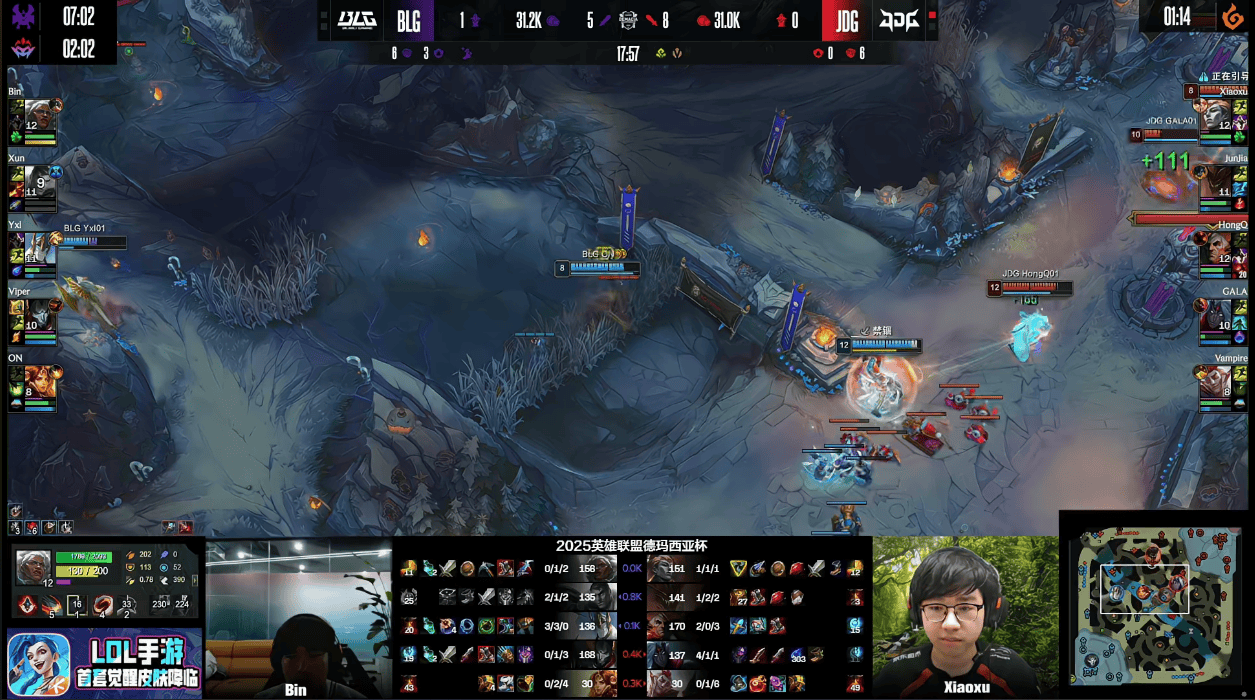Screen dimensions: 1255x700
Task: Select the ability icon showing 16 cooldown
Action: coord(76,605)
